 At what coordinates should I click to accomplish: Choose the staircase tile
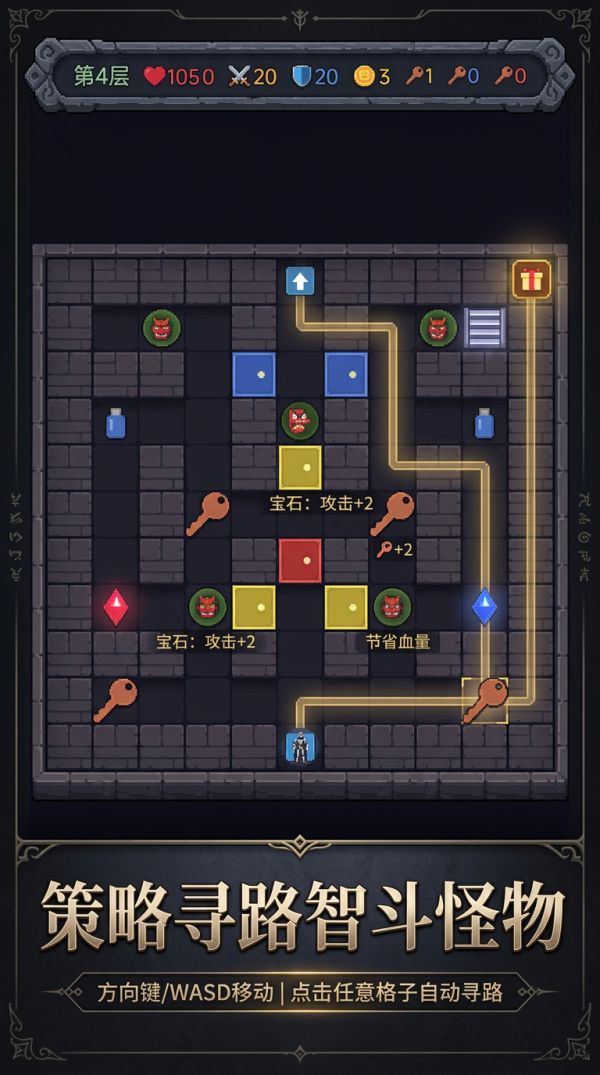coord(485,327)
